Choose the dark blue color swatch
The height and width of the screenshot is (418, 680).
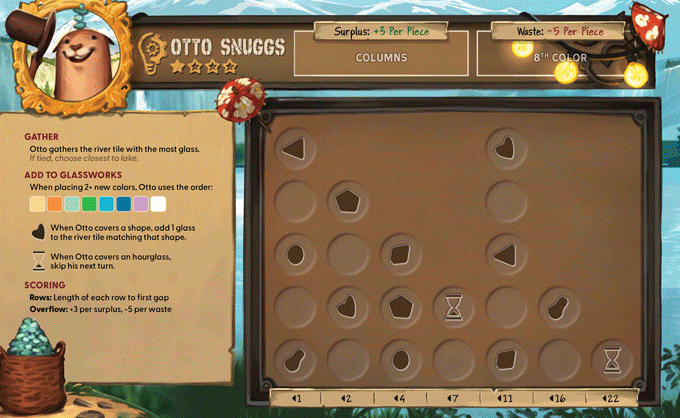point(123,204)
